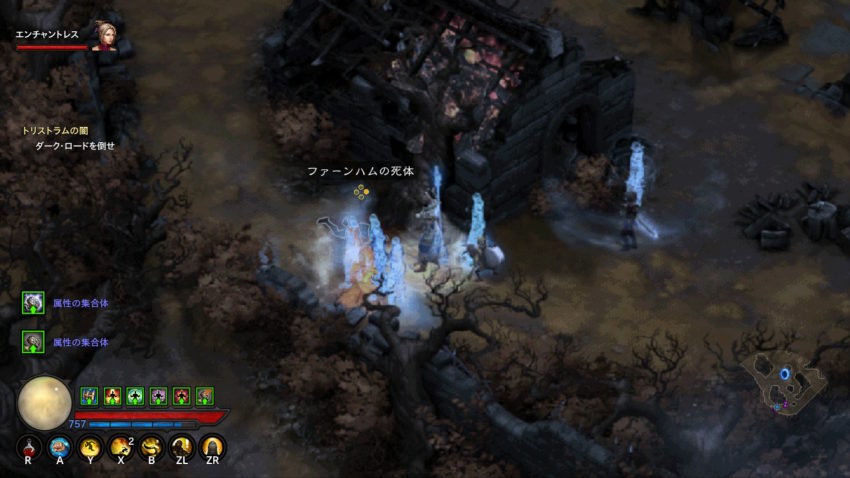Use the dark standing figure skill
Viewport: 850px width, 478px height.
[x=182, y=447]
